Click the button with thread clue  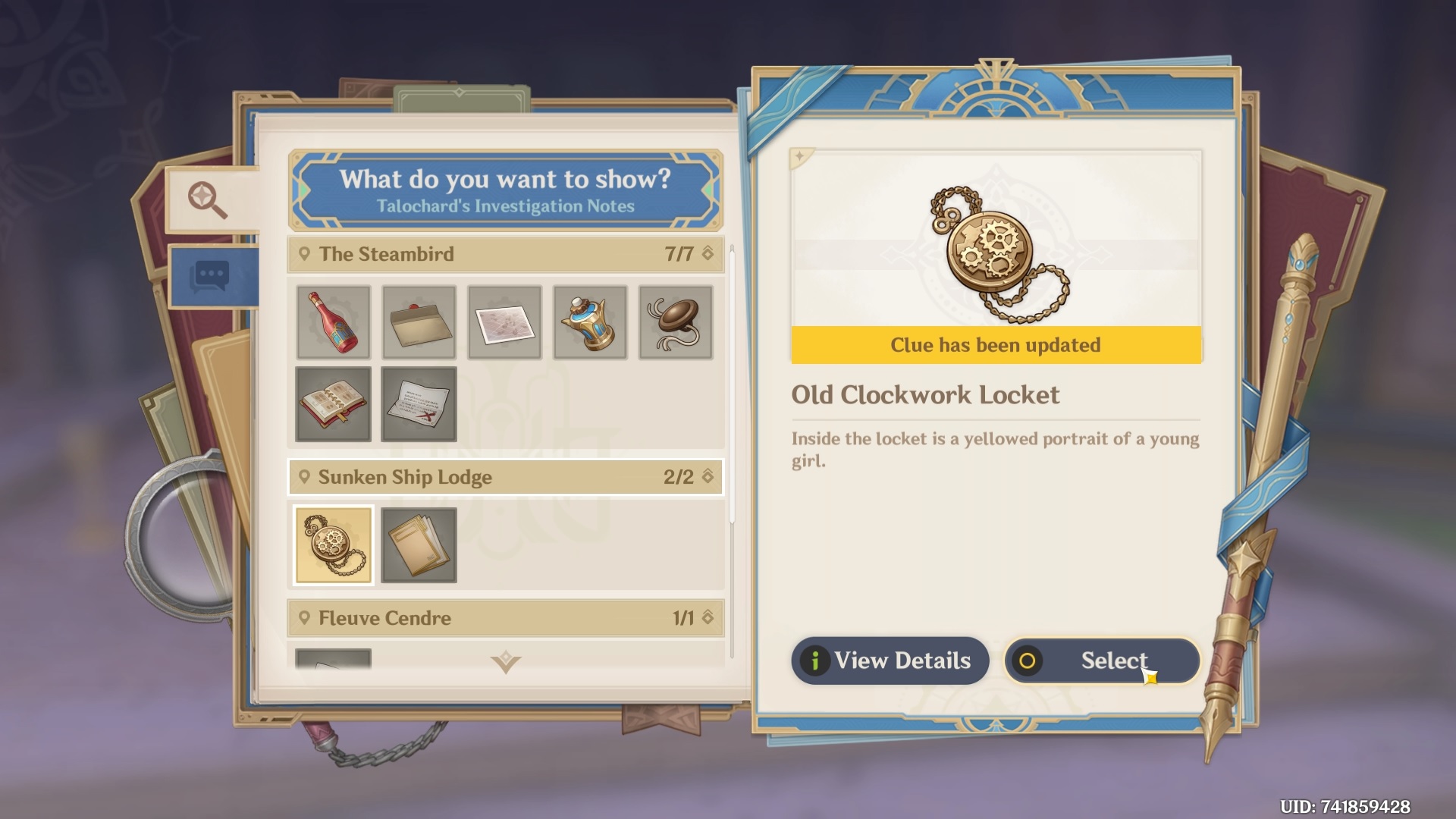click(676, 322)
